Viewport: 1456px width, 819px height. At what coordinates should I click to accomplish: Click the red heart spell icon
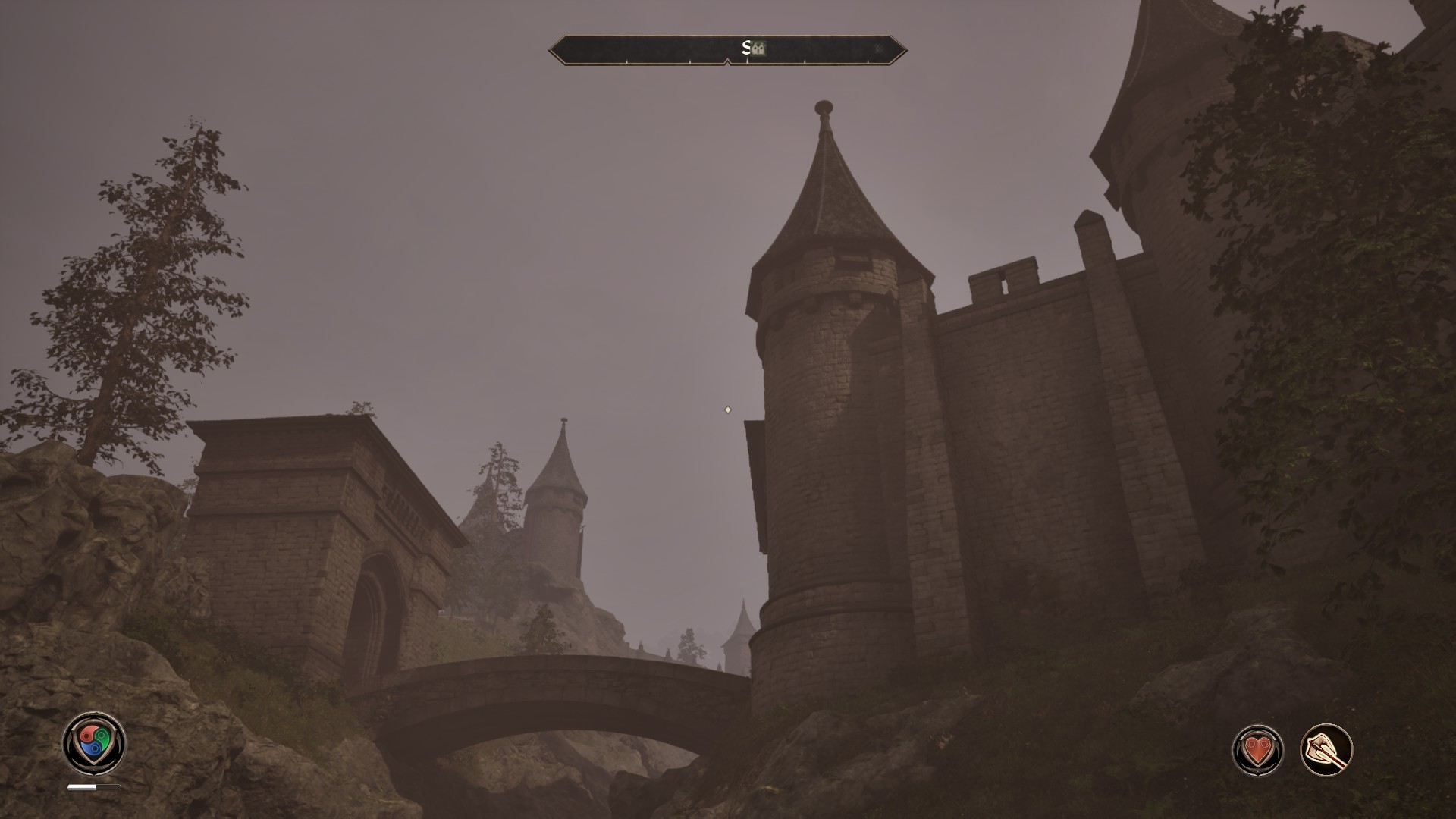1257,750
